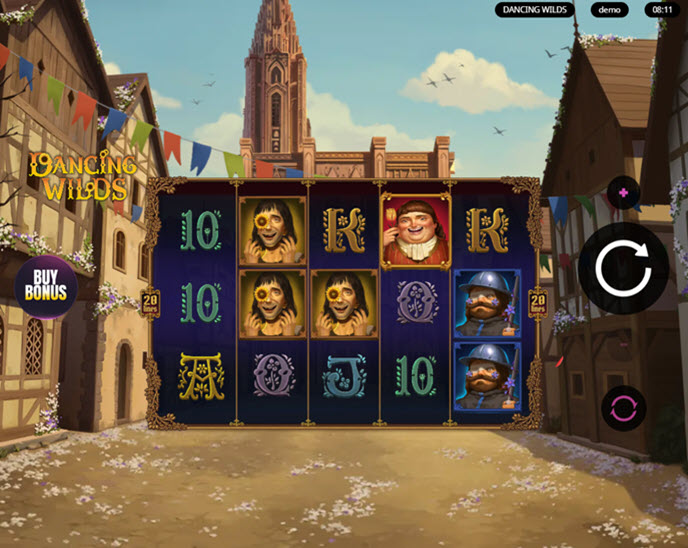This screenshot has width=688, height=548.
Task: Activate the autoplay looping arrows button
Action: click(x=623, y=408)
